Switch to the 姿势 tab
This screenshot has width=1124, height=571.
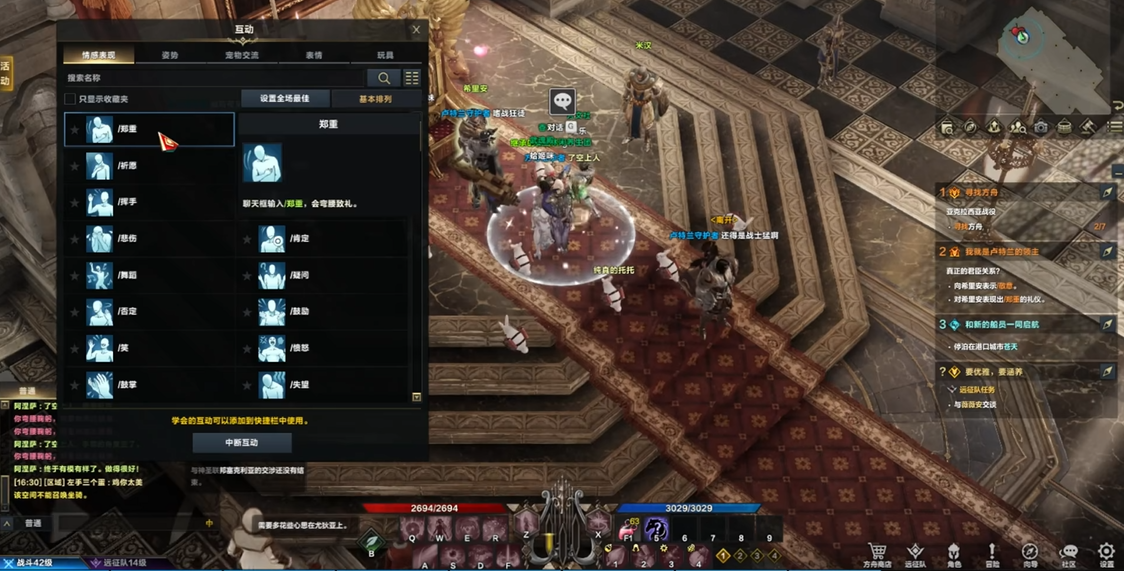coord(170,55)
